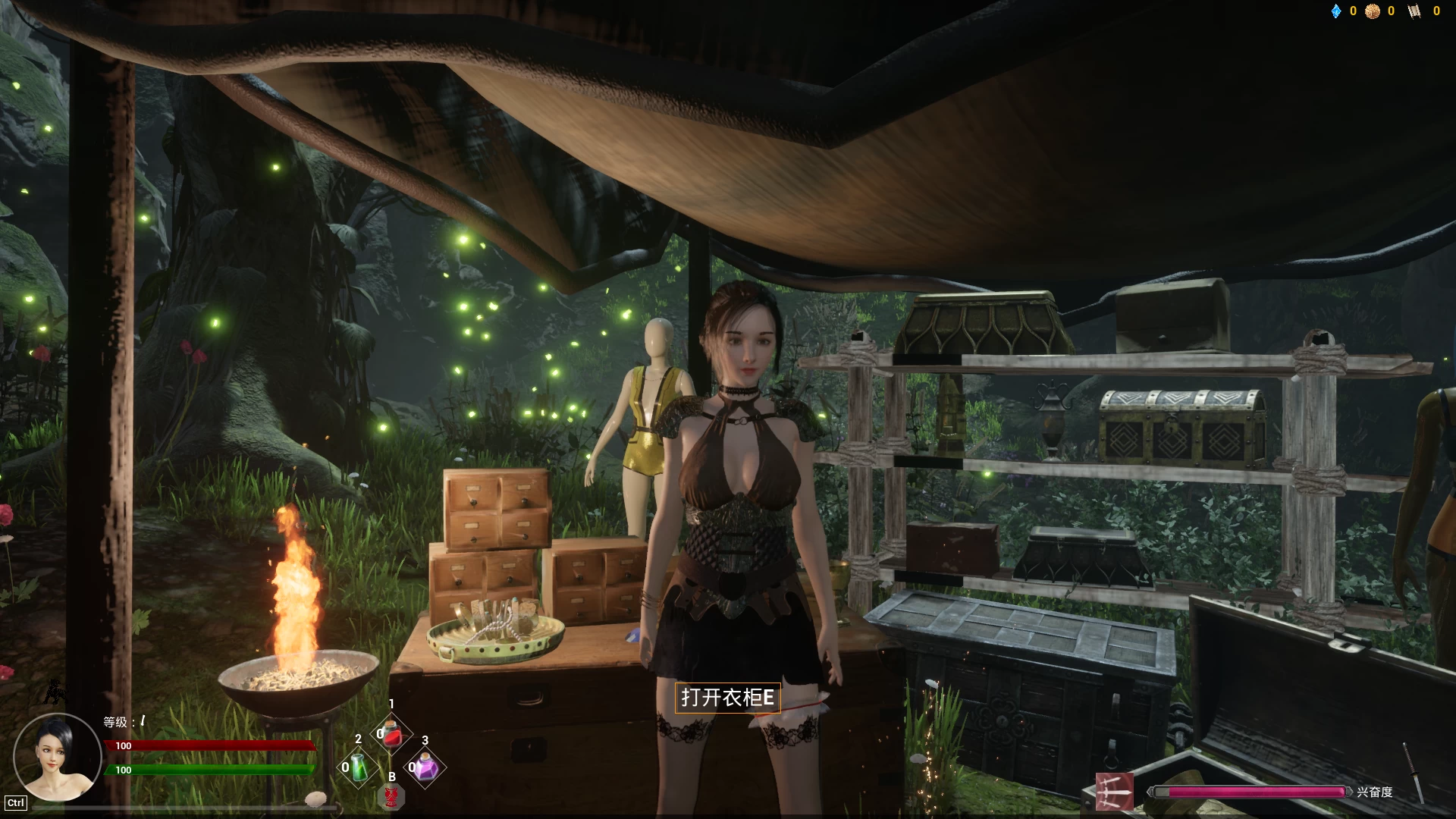Use the green potion bottle slot
1456x819 pixels.
point(359,767)
